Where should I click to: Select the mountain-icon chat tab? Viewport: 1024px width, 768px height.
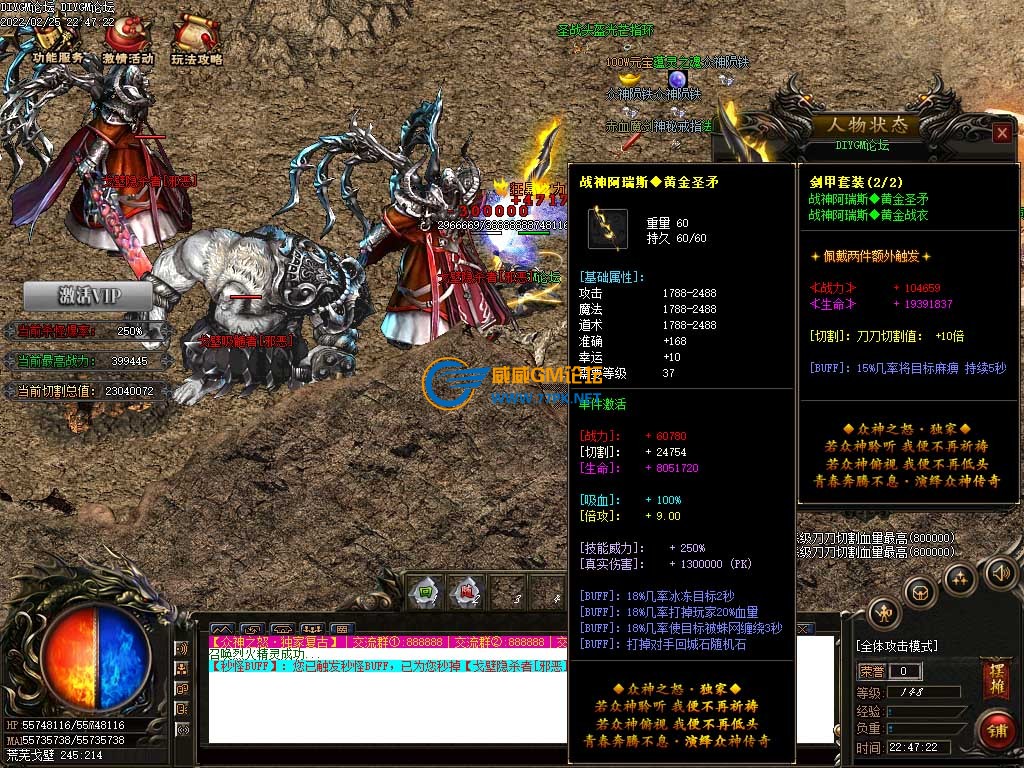pos(222,629)
